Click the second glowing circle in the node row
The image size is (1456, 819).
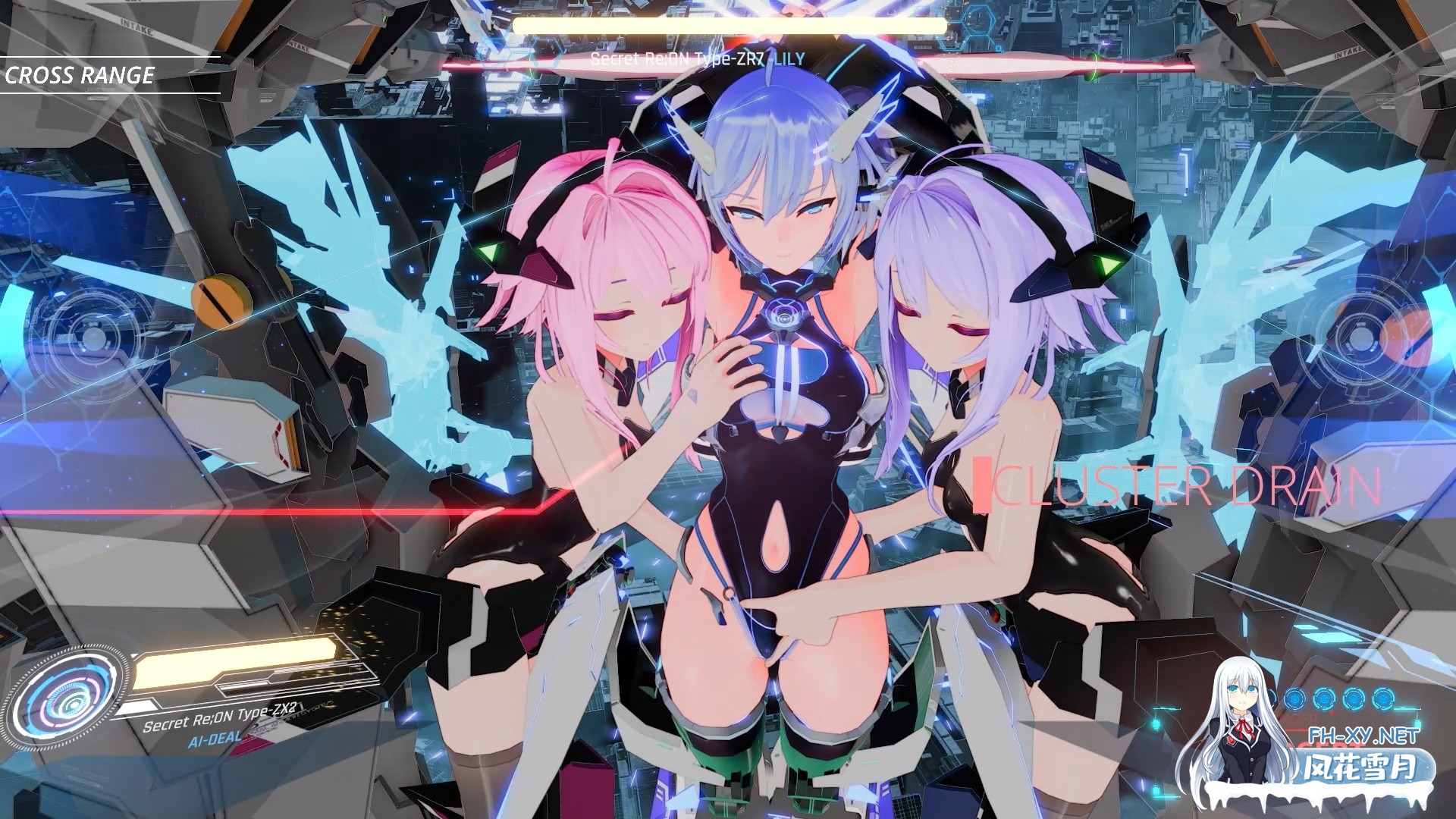tap(1325, 698)
